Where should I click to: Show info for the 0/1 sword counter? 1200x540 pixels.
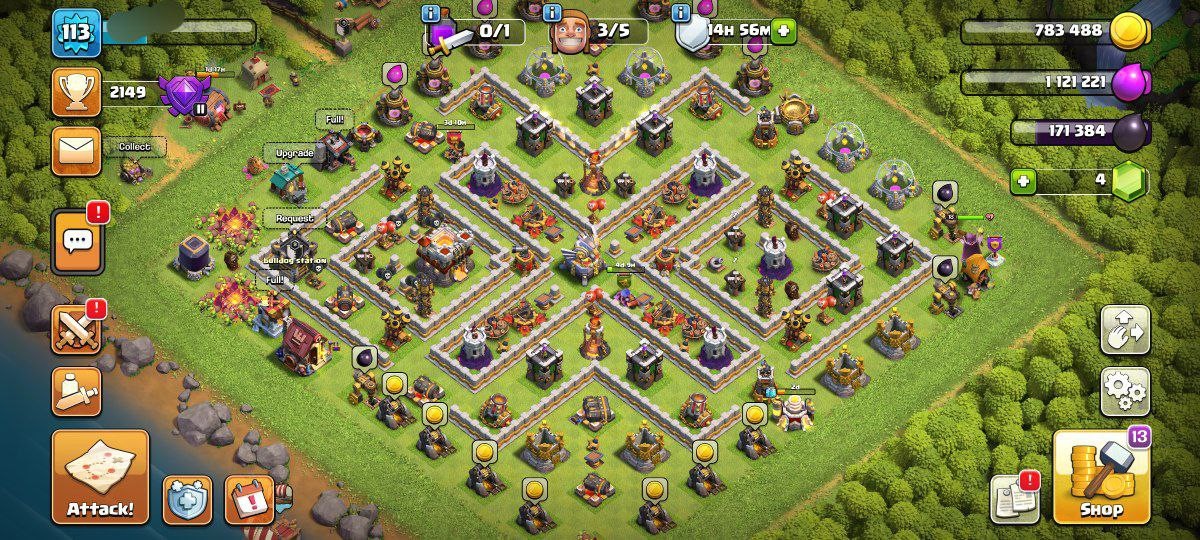coord(432,13)
